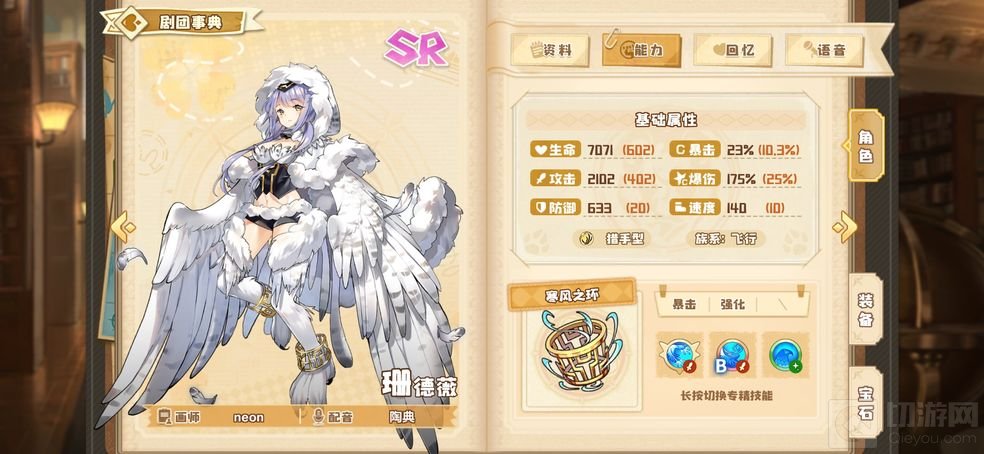Image resolution: width=984 pixels, height=454 pixels.
Task: Click the 暴击 skill tag
Action: coord(685,303)
